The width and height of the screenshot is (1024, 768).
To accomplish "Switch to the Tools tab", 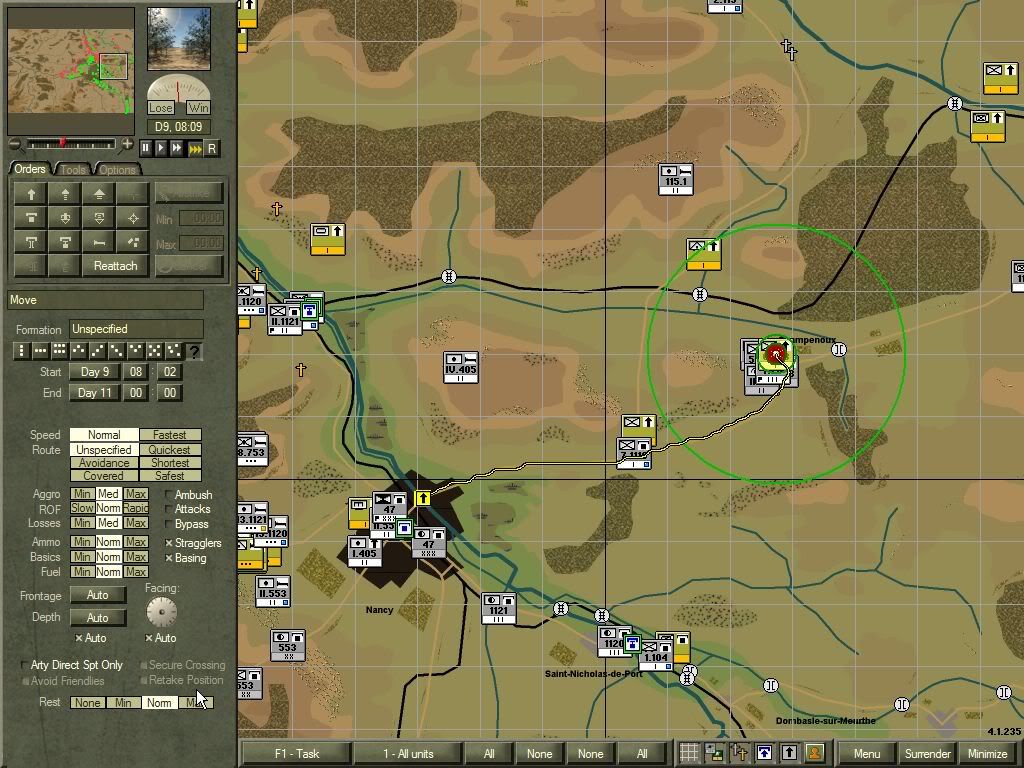I will 74,170.
